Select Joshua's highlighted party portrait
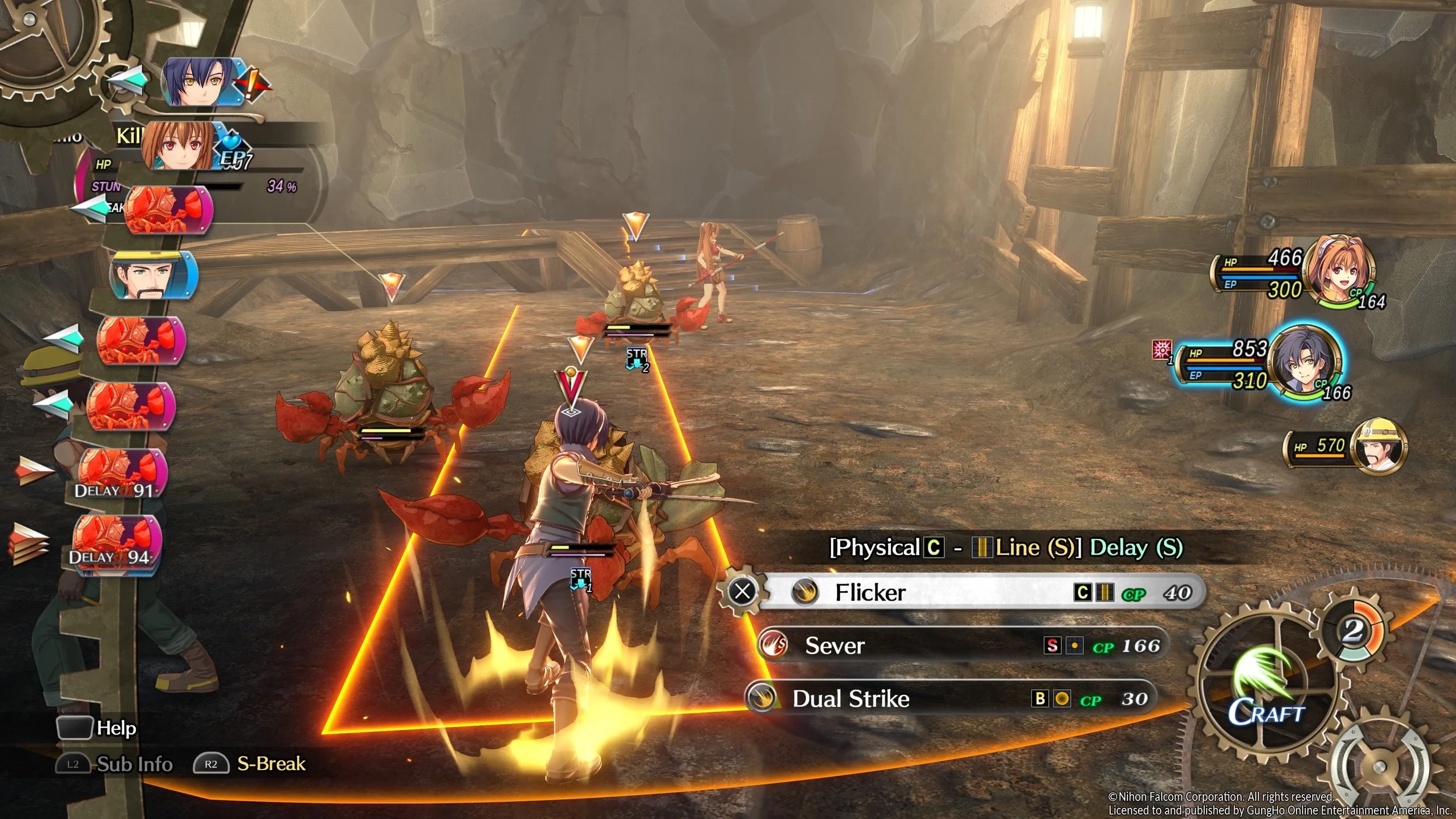 pyautogui.click(x=1305, y=360)
